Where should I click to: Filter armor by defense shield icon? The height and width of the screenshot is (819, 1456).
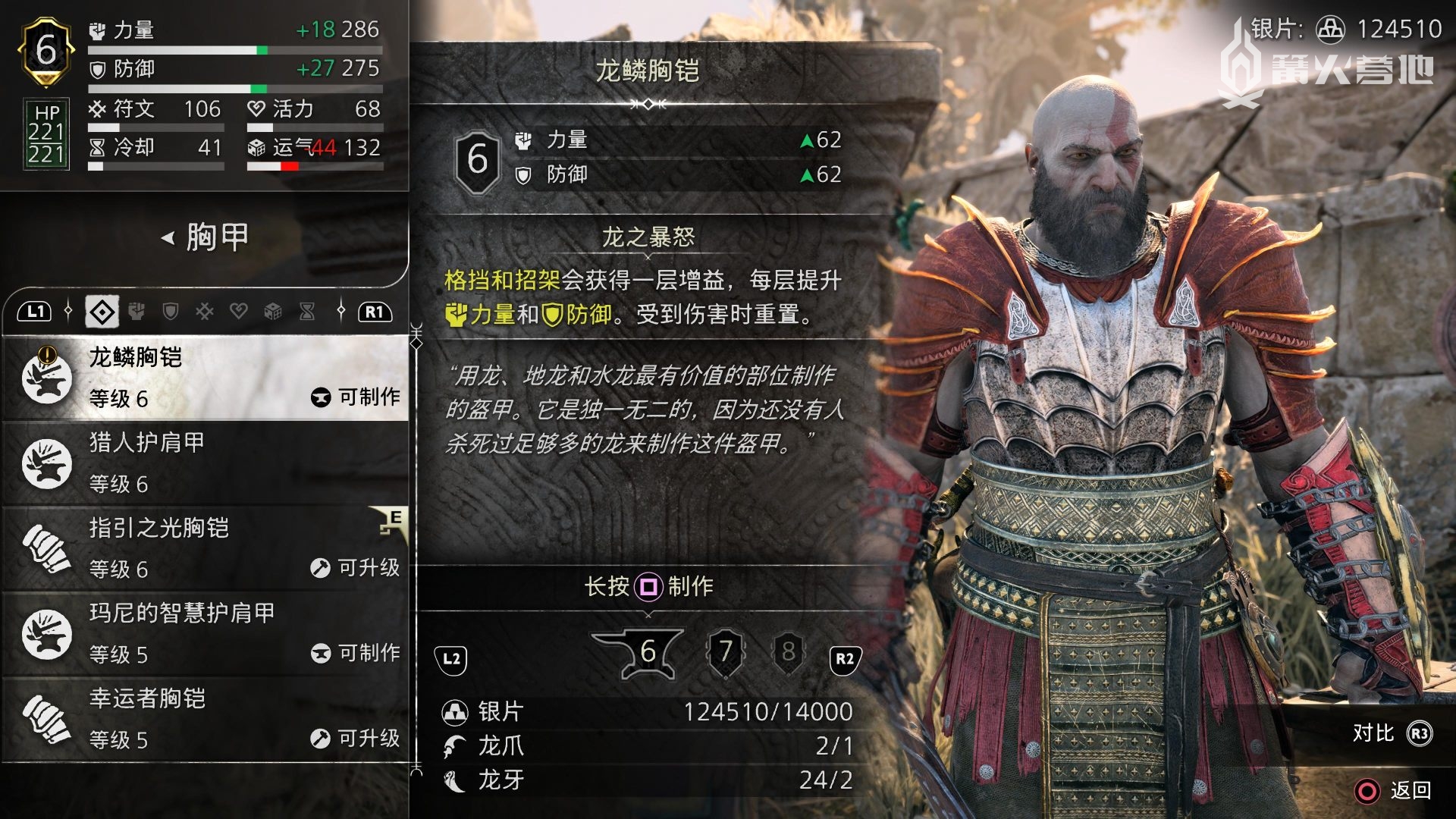(x=171, y=312)
